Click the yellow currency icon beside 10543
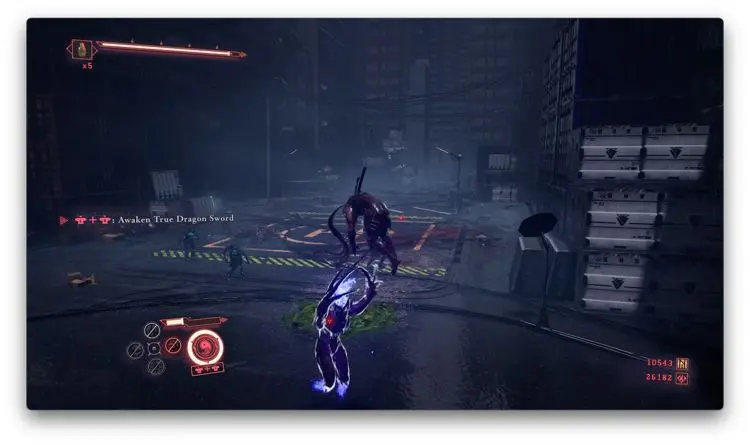This screenshot has width=750, height=445. point(684,363)
